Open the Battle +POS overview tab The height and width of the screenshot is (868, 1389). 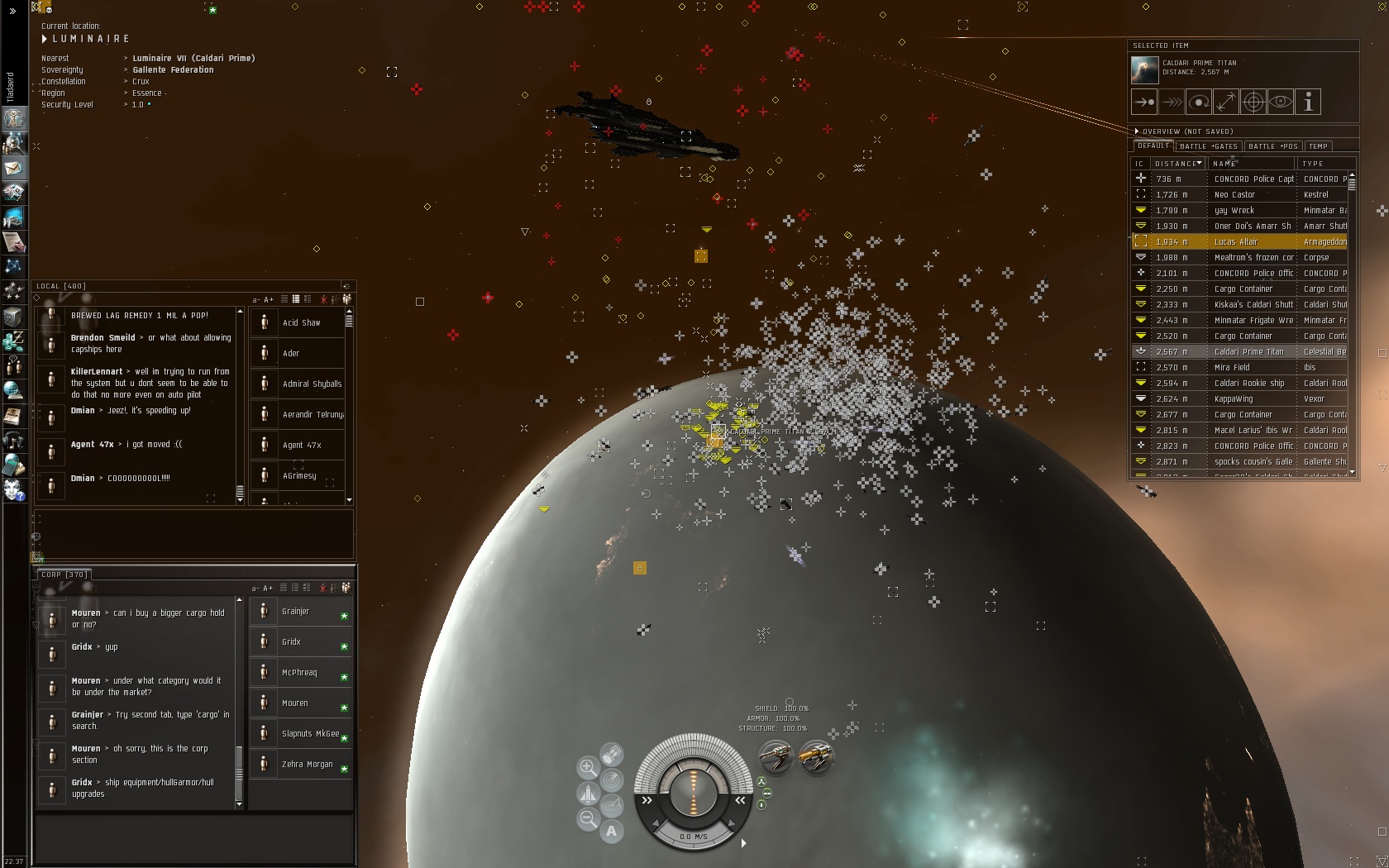click(x=1272, y=146)
